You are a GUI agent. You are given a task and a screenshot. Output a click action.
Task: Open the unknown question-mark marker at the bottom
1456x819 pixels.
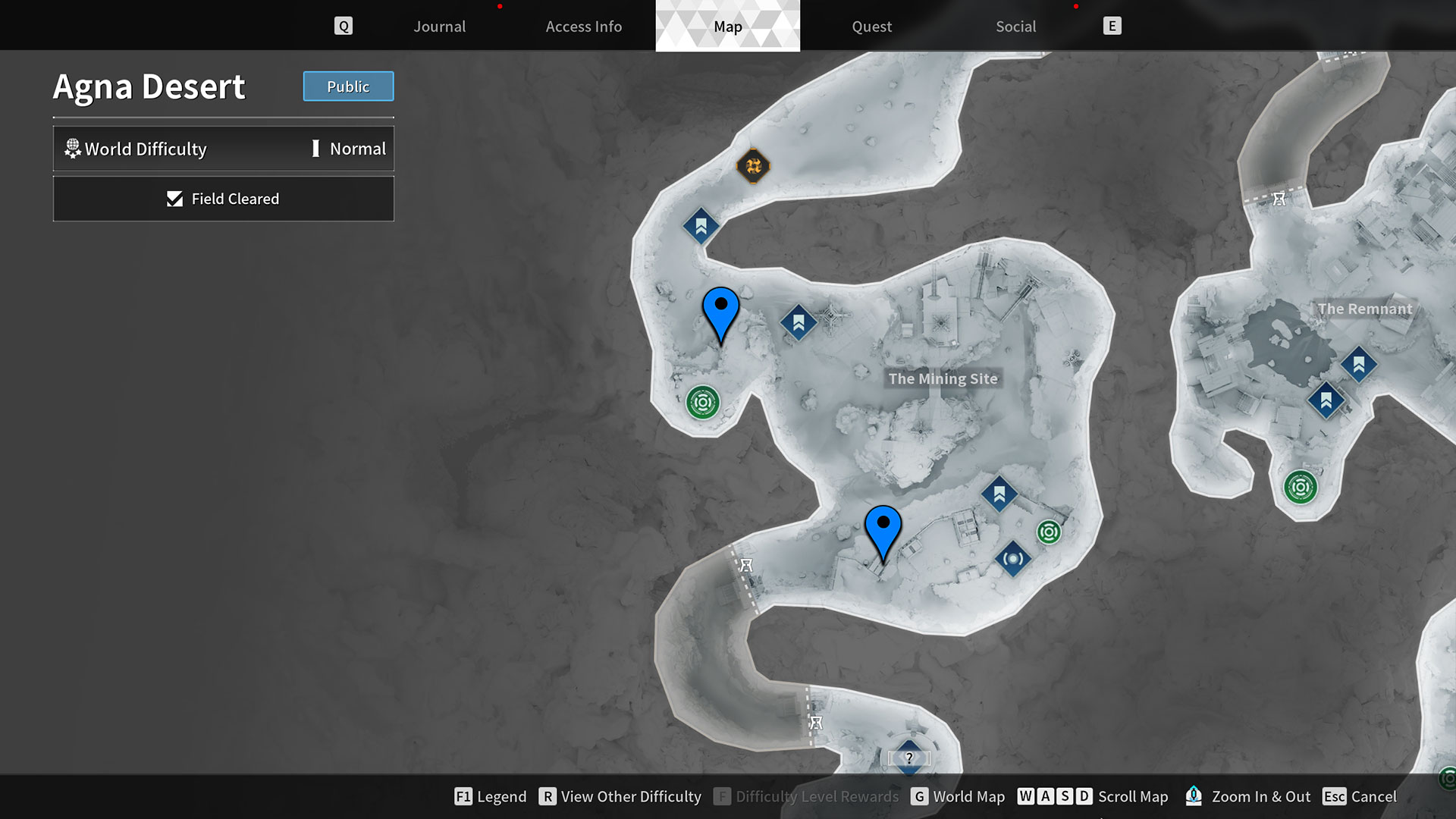[909, 756]
